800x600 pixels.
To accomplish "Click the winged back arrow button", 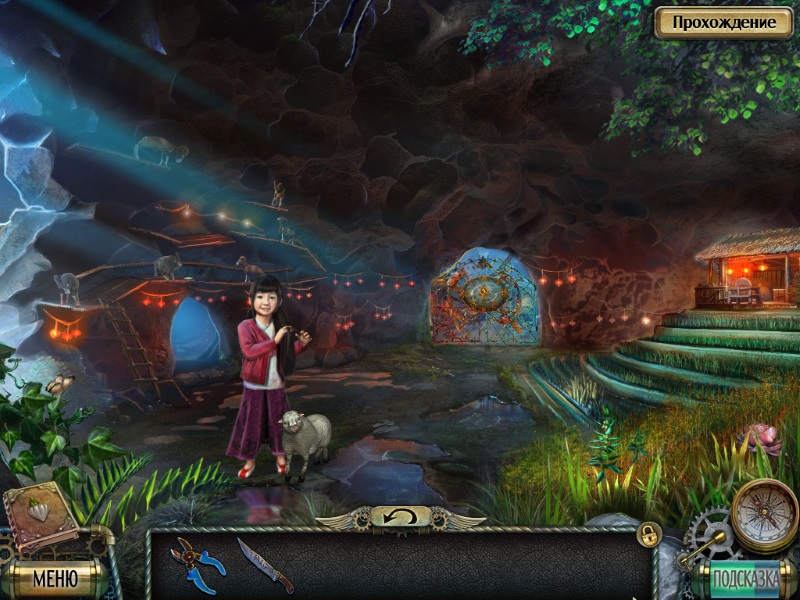I will pos(400,517).
